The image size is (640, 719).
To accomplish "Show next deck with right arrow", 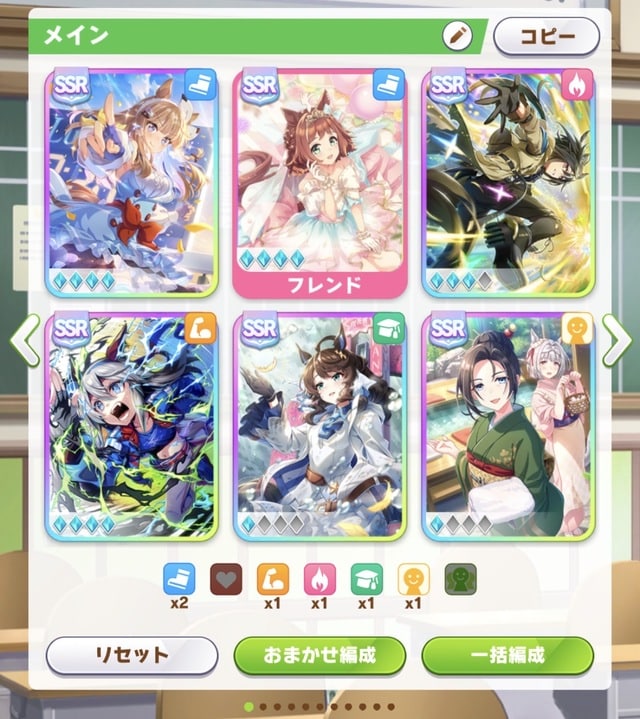I will click(616, 340).
